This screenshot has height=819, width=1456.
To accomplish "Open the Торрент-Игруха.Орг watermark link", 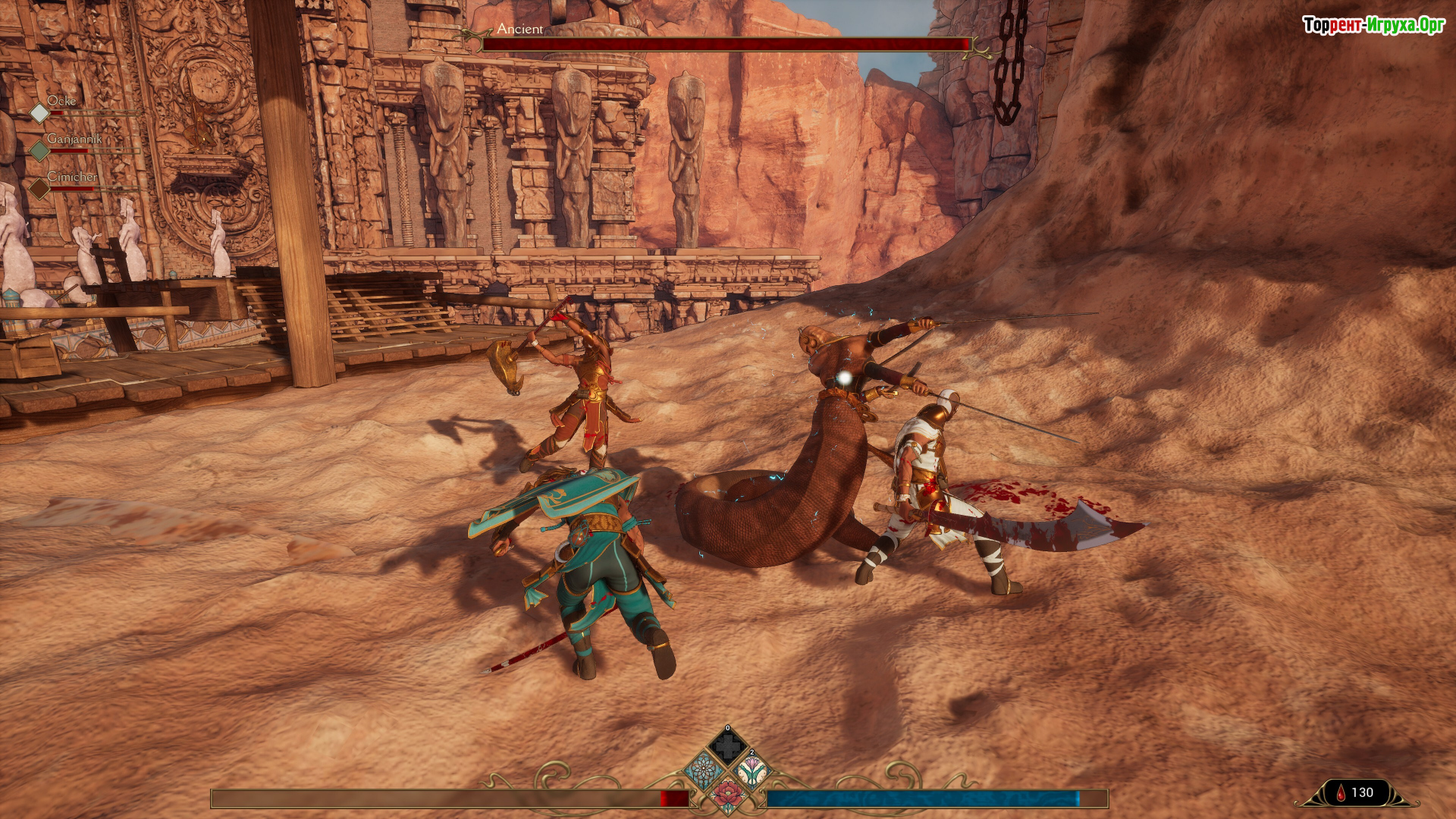I will pyautogui.click(x=1373, y=25).
